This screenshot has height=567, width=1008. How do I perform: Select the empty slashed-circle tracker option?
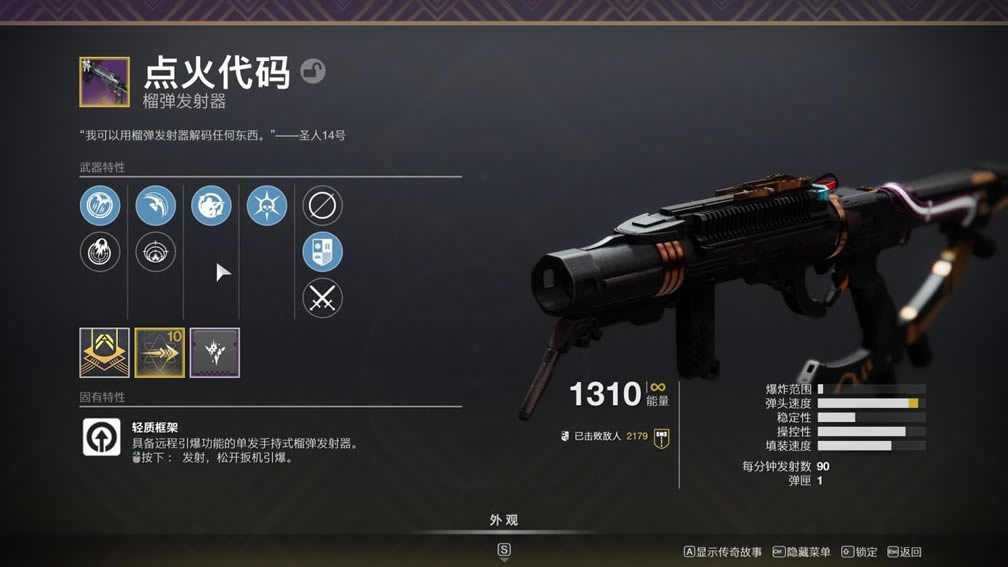322,206
